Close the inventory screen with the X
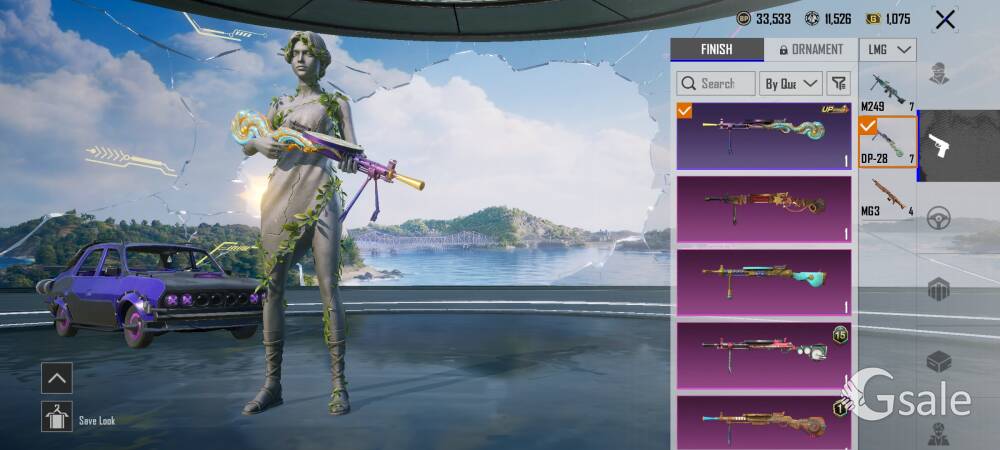Viewport: 1000px width, 450px height. 944,19
